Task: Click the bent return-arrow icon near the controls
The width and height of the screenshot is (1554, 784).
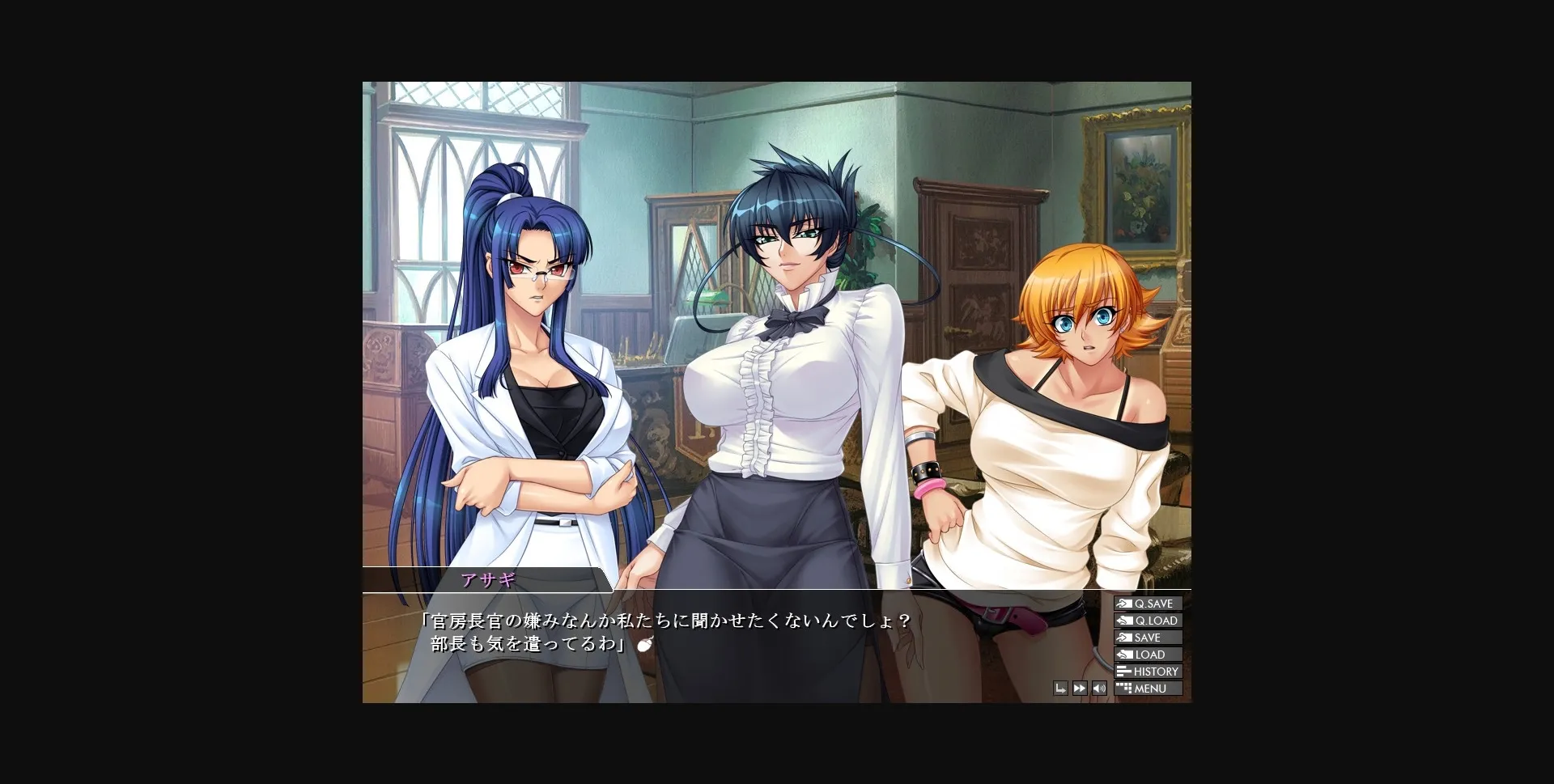Action: [x=1060, y=688]
